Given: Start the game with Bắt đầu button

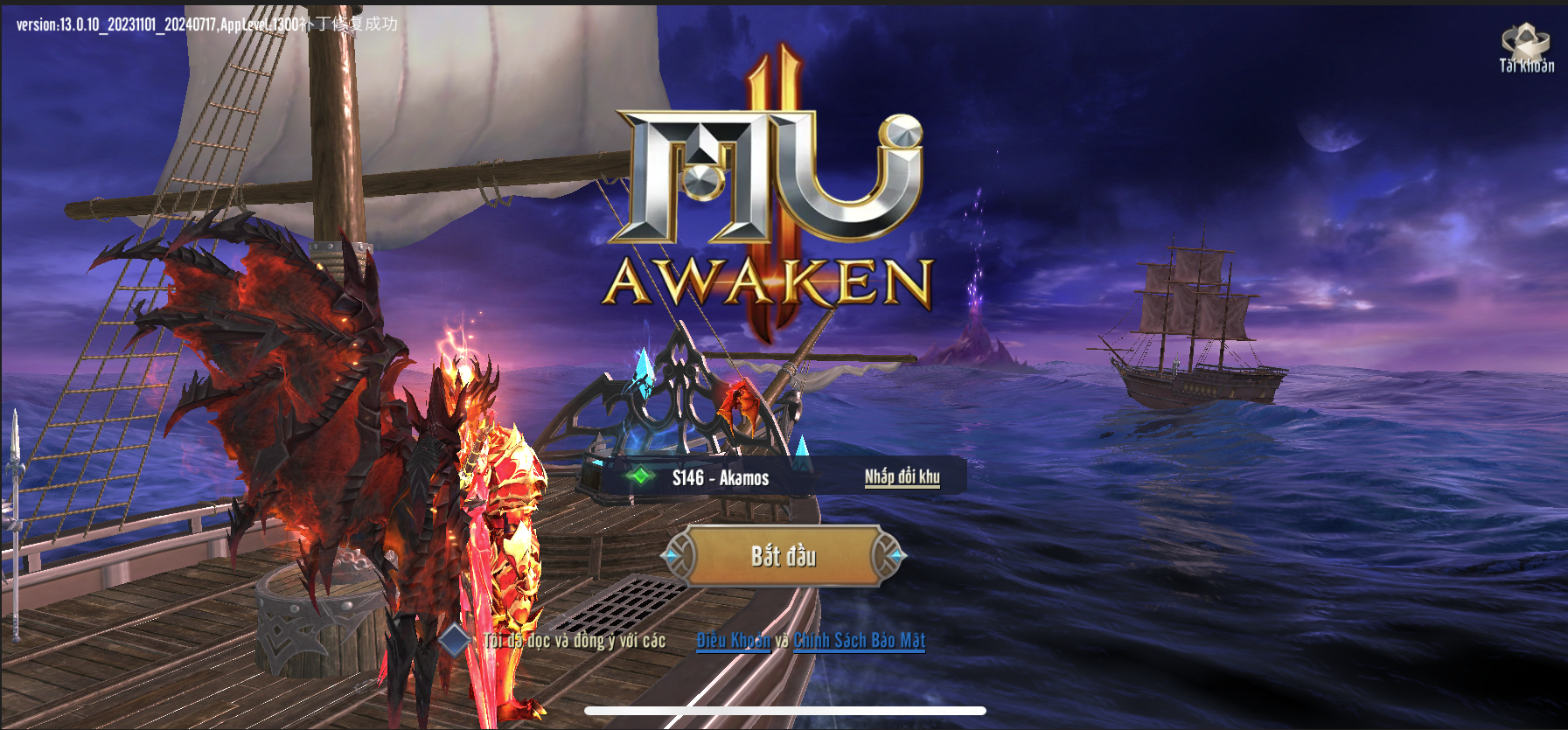Looking at the screenshot, I should tap(784, 556).
